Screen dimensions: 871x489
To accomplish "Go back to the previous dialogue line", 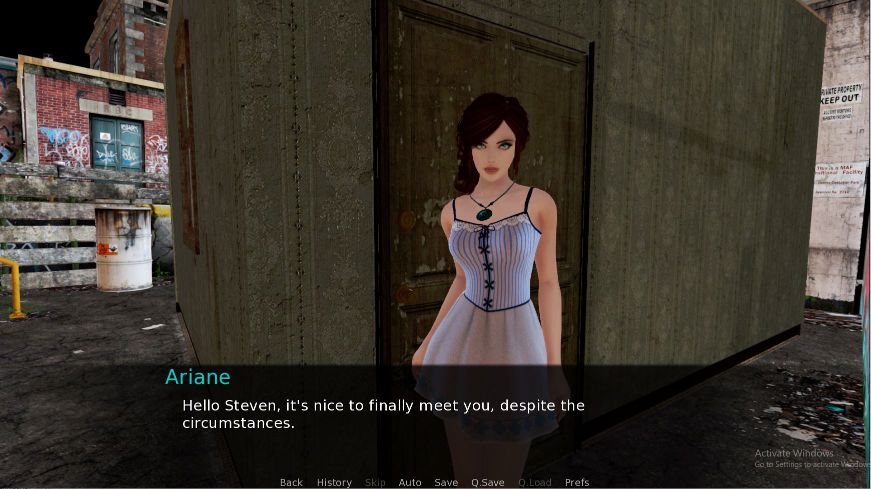I will [291, 482].
